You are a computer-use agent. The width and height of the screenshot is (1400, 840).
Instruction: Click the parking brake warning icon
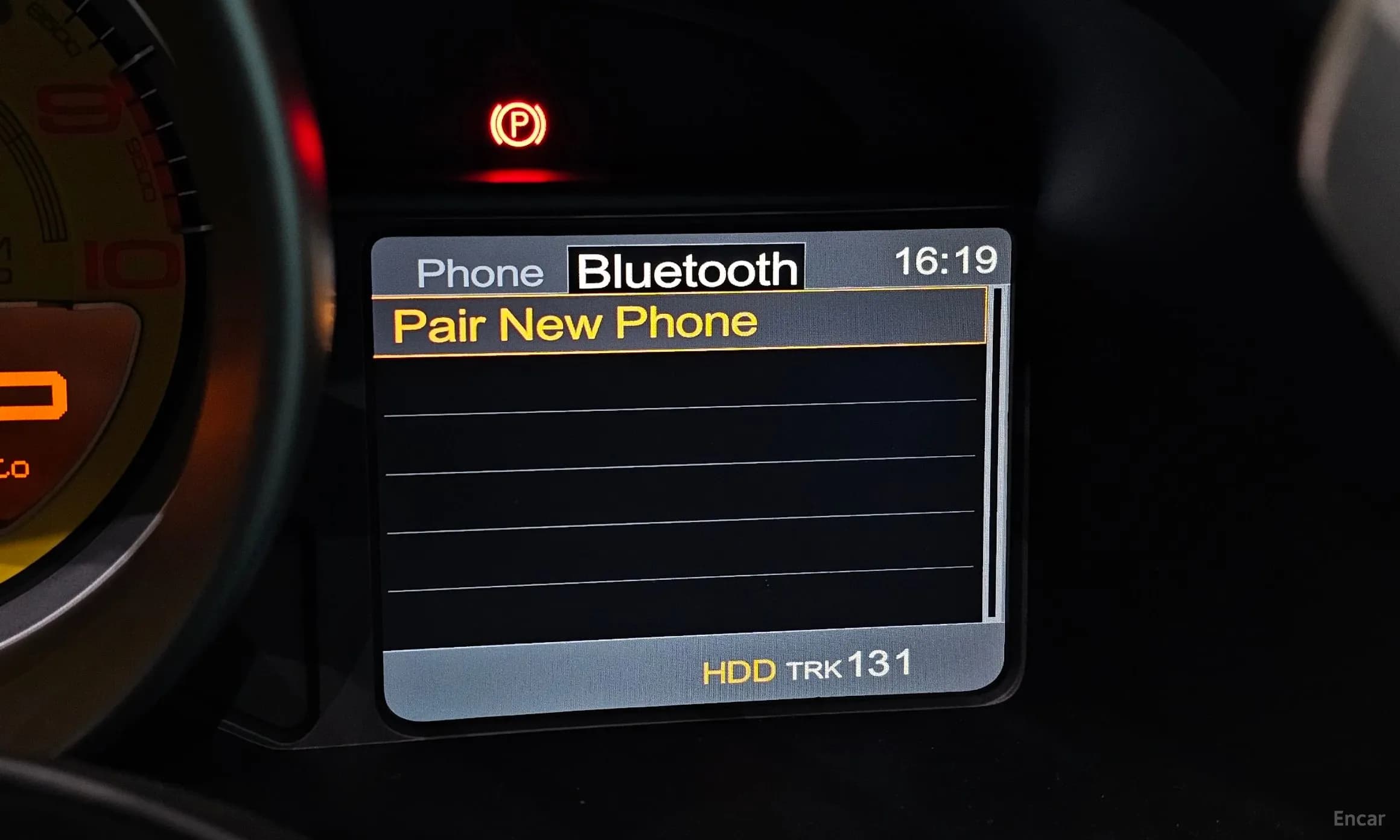point(520,124)
